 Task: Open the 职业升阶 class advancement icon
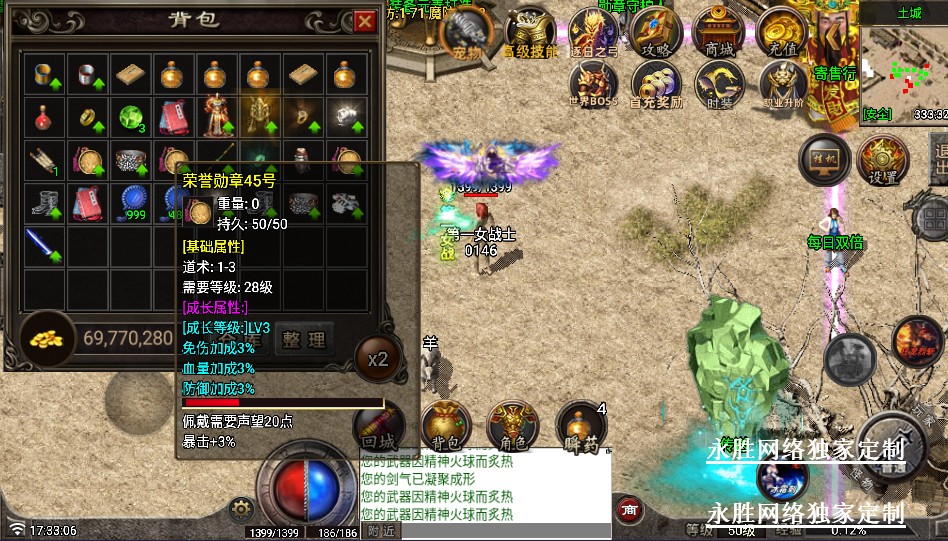coord(782,85)
